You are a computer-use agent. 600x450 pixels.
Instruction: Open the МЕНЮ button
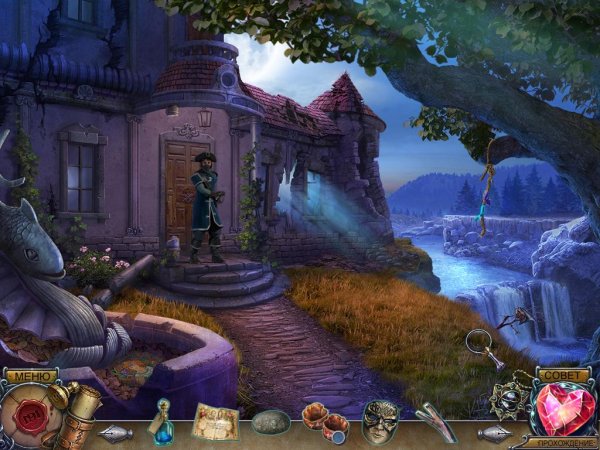point(28,376)
